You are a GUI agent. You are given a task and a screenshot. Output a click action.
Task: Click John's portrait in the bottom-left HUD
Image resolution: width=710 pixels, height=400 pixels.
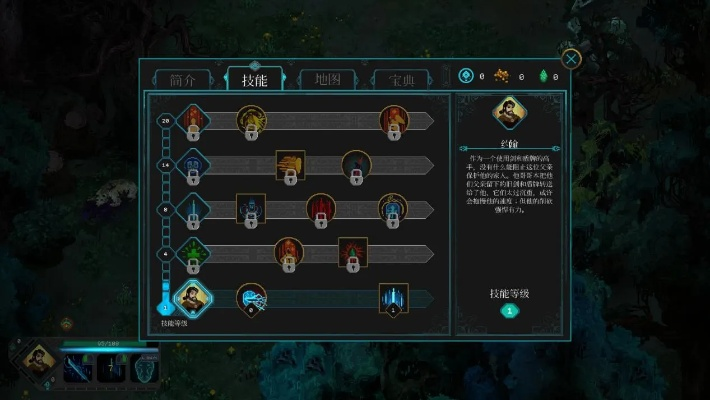(39, 360)
